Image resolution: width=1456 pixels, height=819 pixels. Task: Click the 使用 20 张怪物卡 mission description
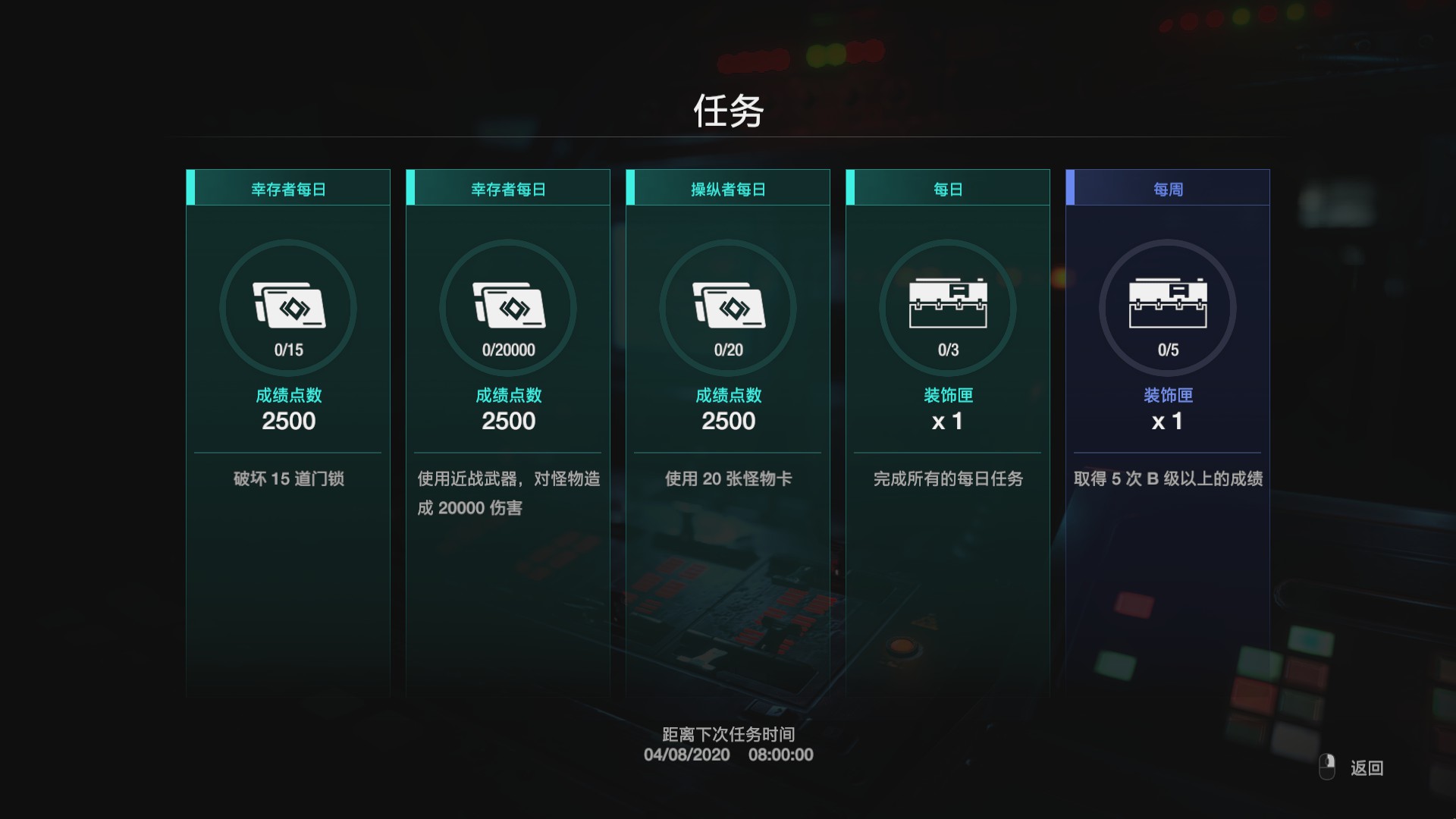pos(727,479)
